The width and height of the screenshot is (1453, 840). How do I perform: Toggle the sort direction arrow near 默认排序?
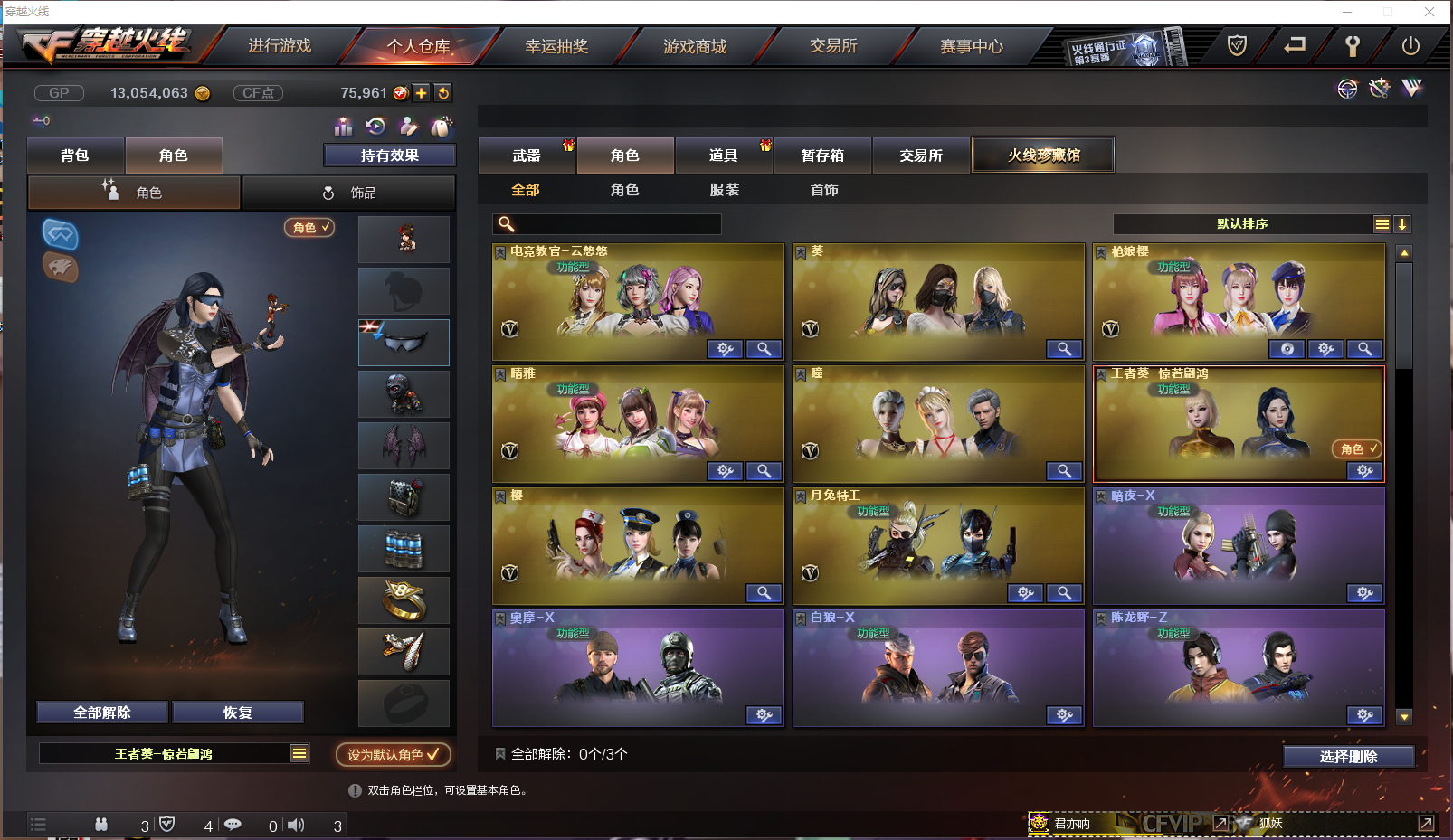pos(1402,224)
